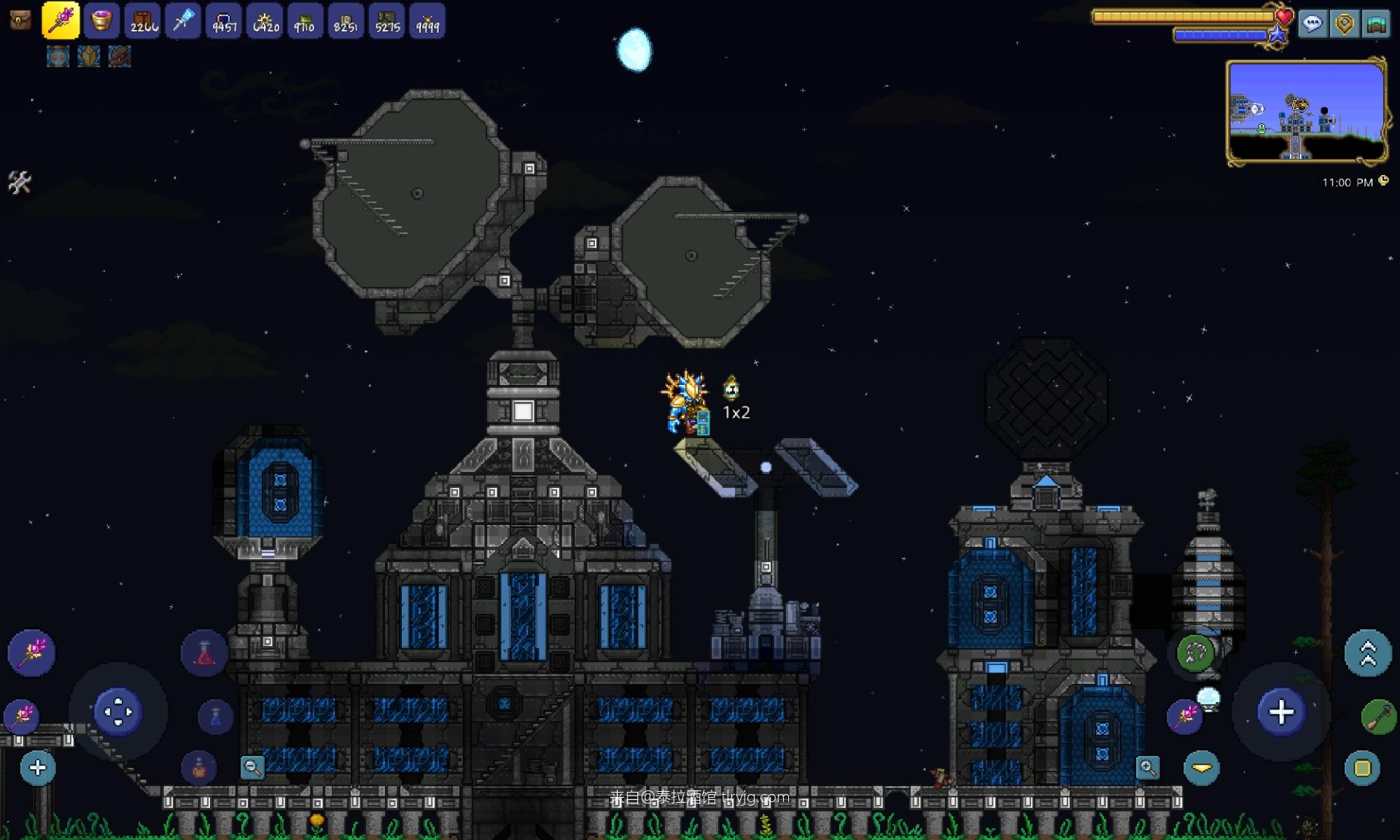Open the map pin button
Screen dimensions: 1400x840
pyautogui.click(x=1345, y=24)
